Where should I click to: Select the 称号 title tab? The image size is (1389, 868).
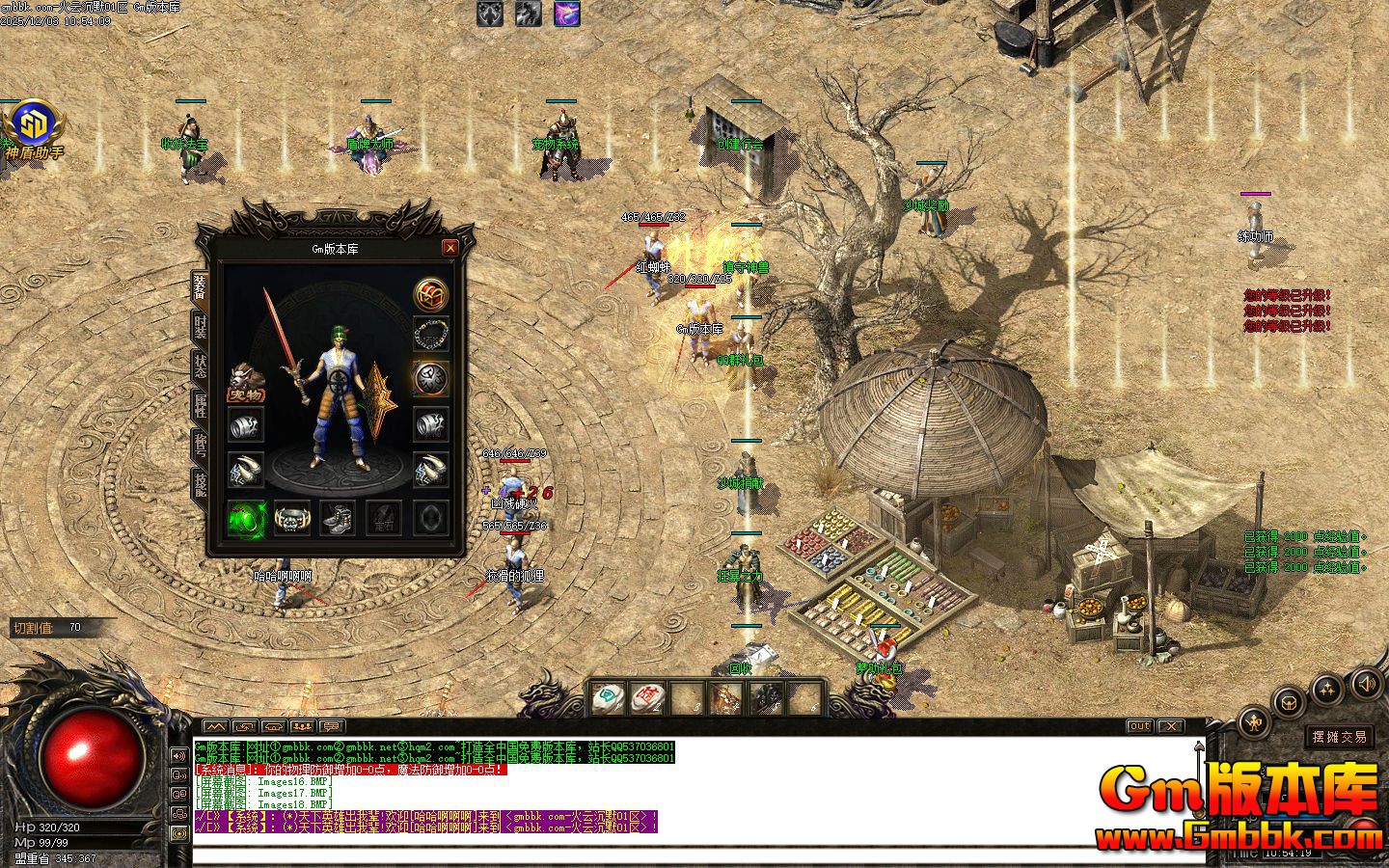coord(201,445)
